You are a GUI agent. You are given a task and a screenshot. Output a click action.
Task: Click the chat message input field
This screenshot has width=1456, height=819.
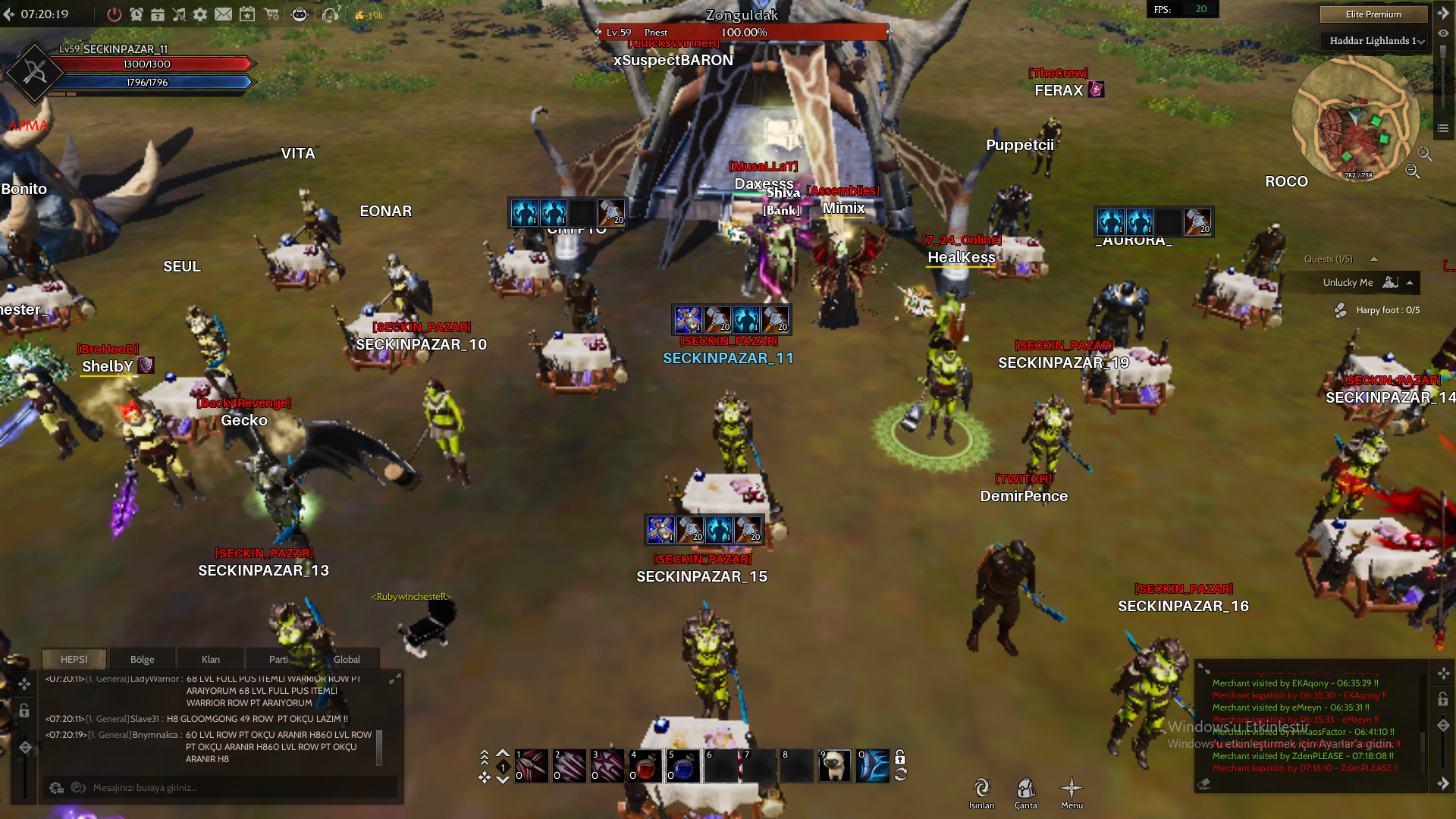[227, 788]
